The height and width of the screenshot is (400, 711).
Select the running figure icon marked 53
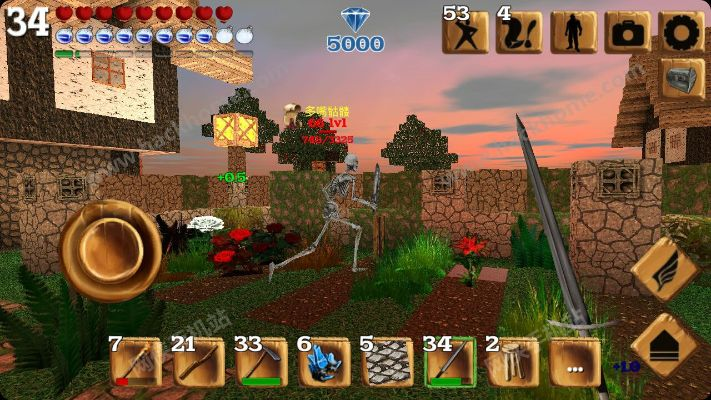pyautogui.click(x=466, y=32)
